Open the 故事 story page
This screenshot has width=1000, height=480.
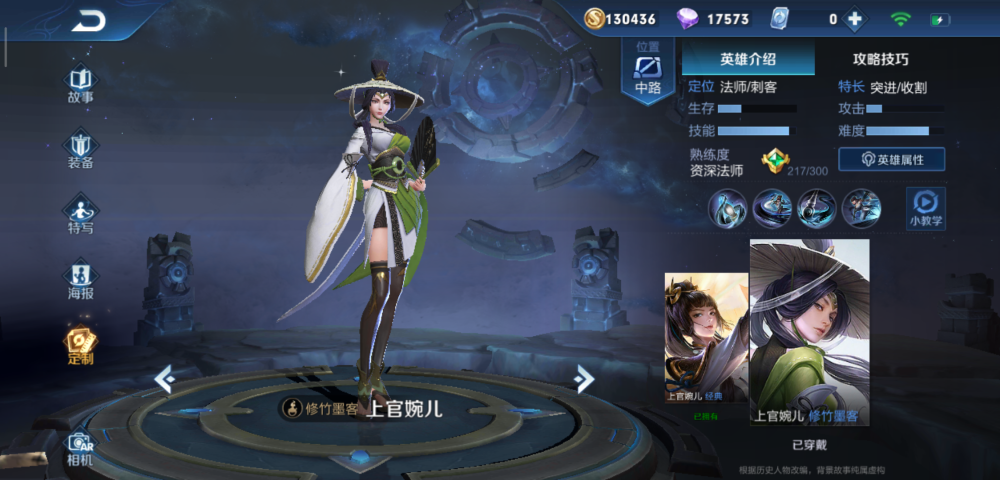(x=80, y=84)
